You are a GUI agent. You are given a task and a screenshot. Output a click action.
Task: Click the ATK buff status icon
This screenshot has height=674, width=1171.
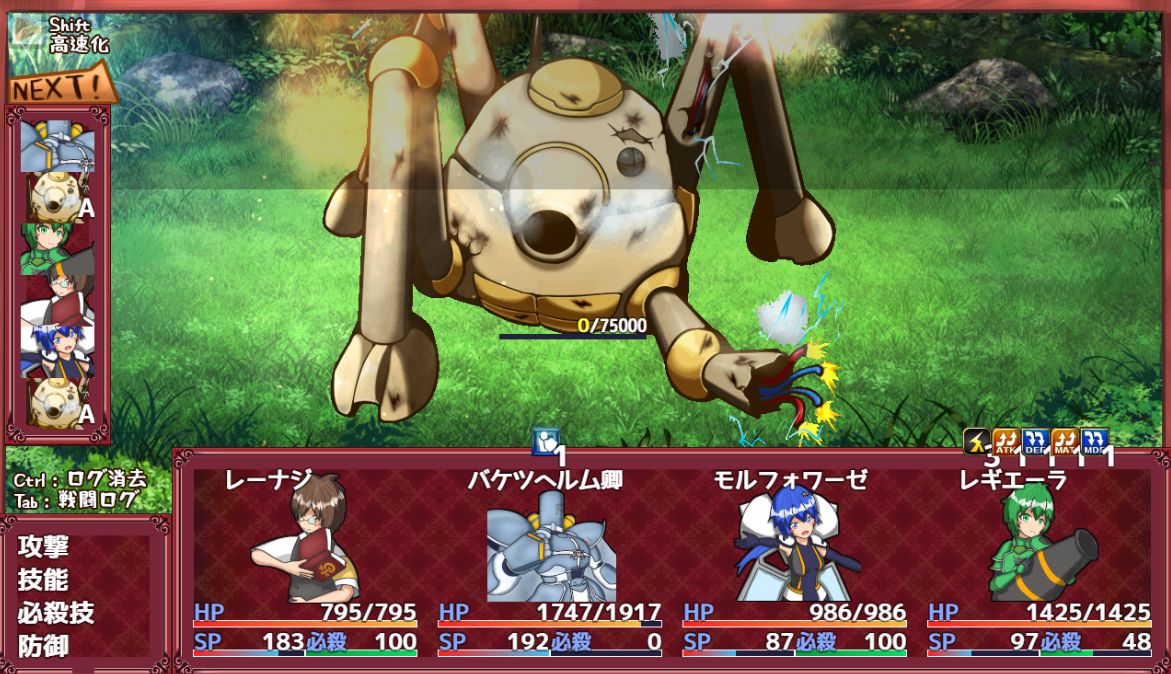(x=1006, y=441)
